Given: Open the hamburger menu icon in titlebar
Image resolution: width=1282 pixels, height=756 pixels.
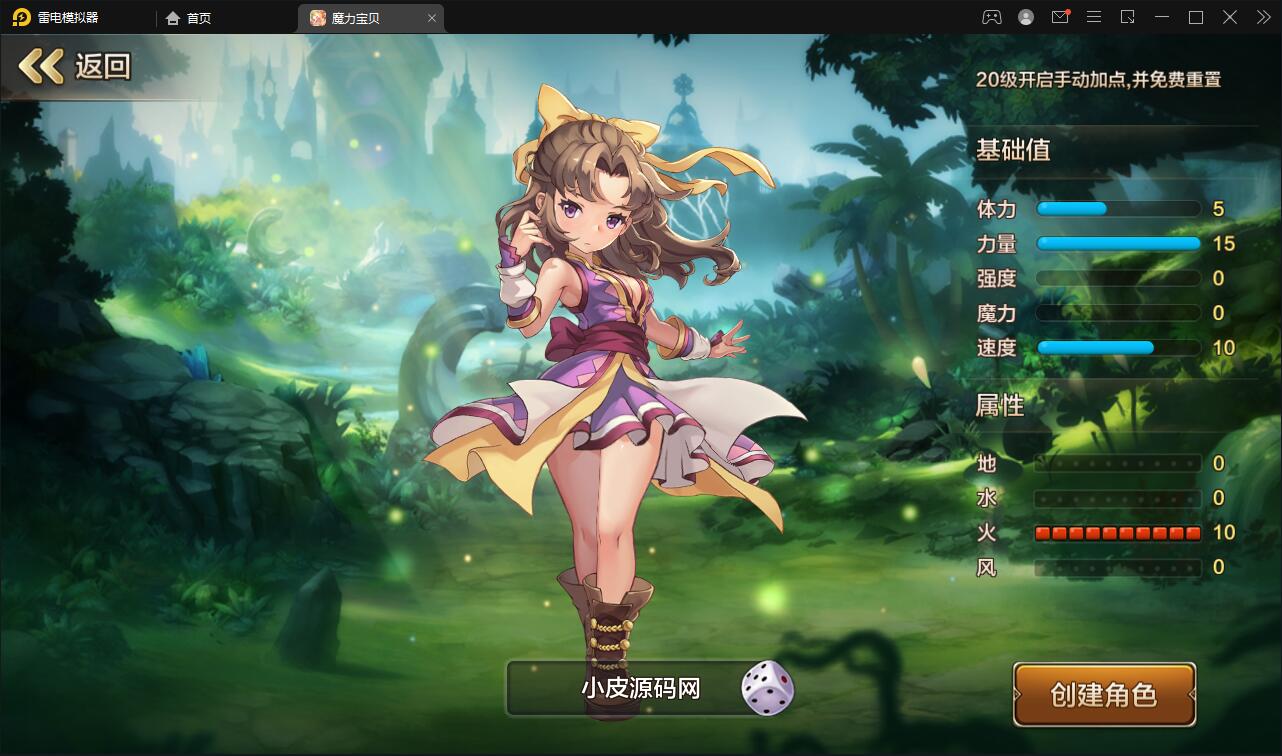Looking at the screenshot, I should [x=1094, y=17].
